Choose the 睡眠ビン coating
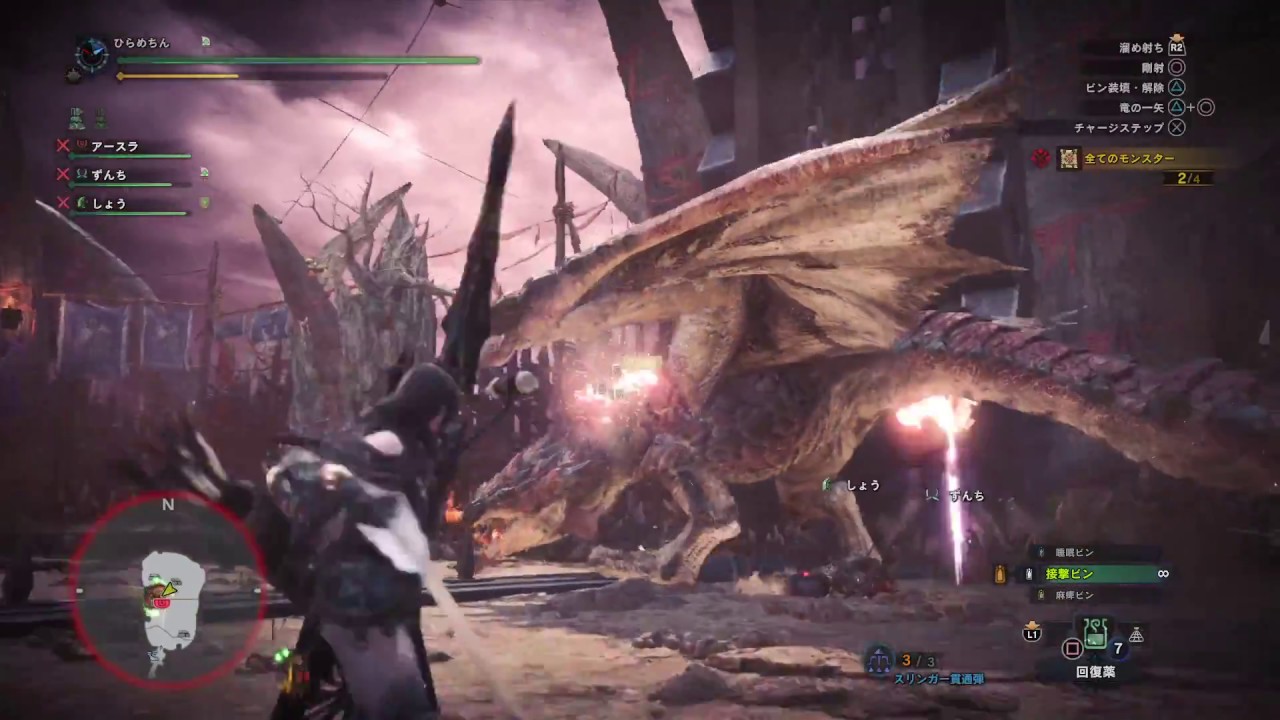 click(1073, 552)
